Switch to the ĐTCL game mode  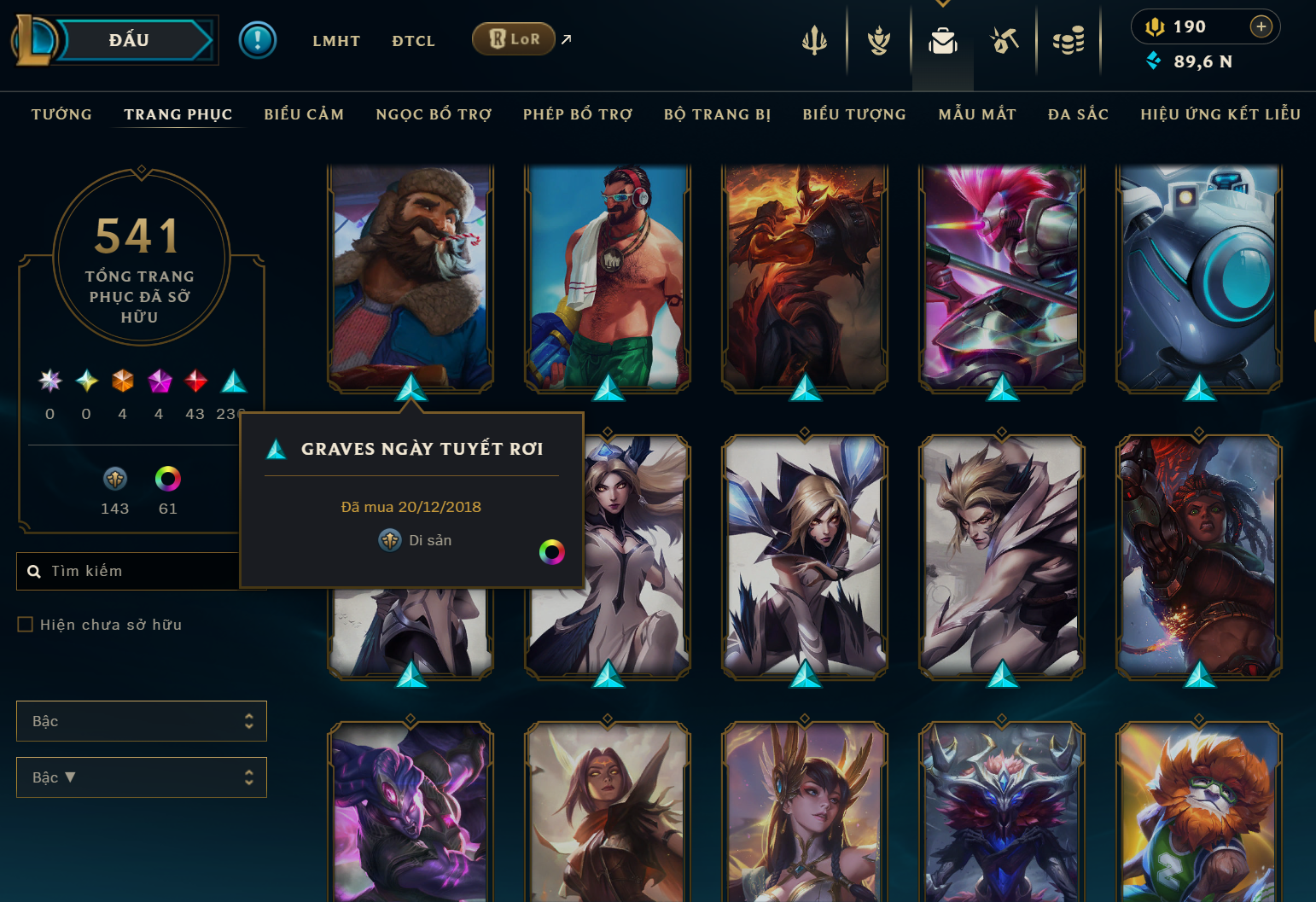[x=413, y=41]
